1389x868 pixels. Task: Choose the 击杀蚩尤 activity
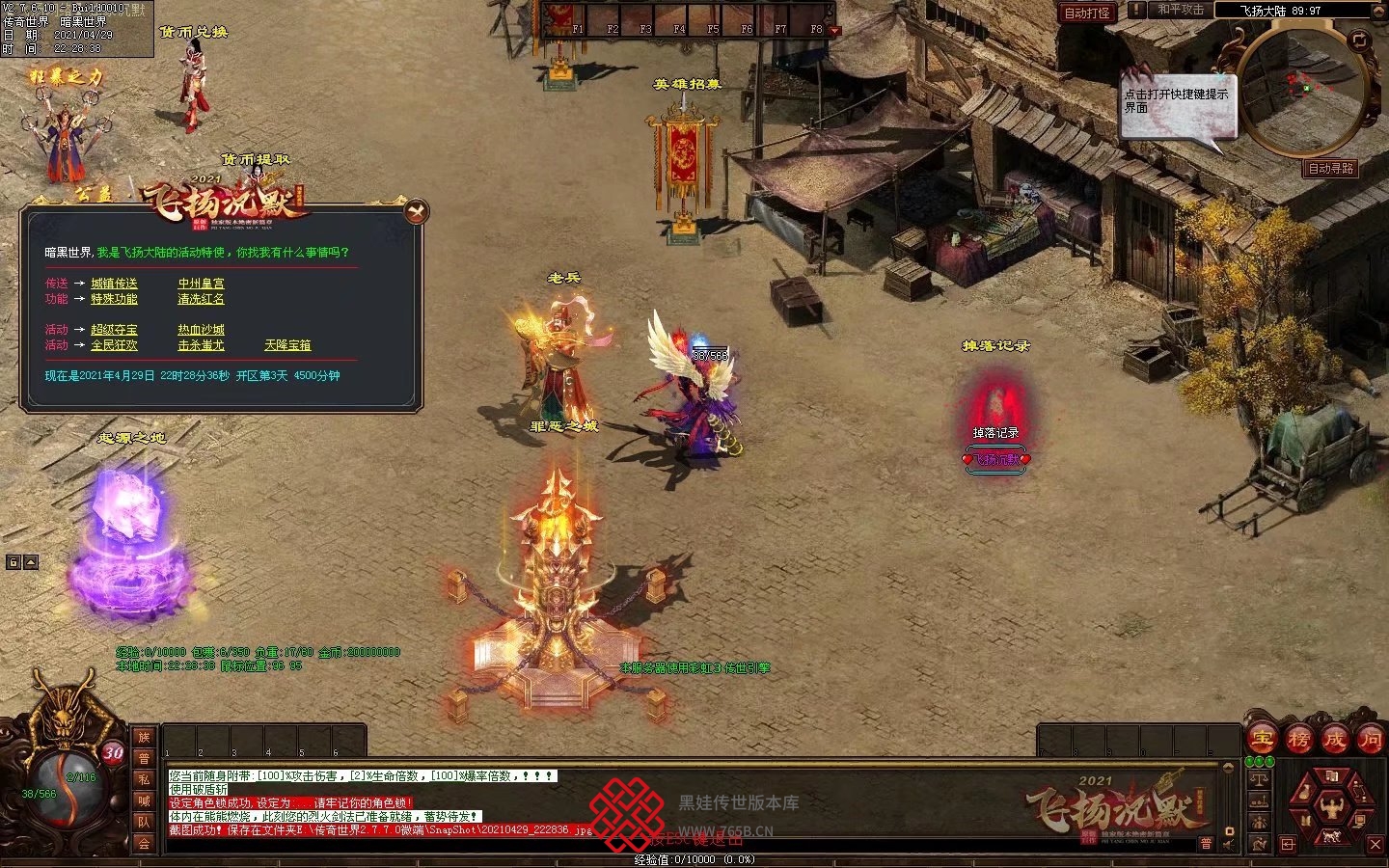coord(201,345)
